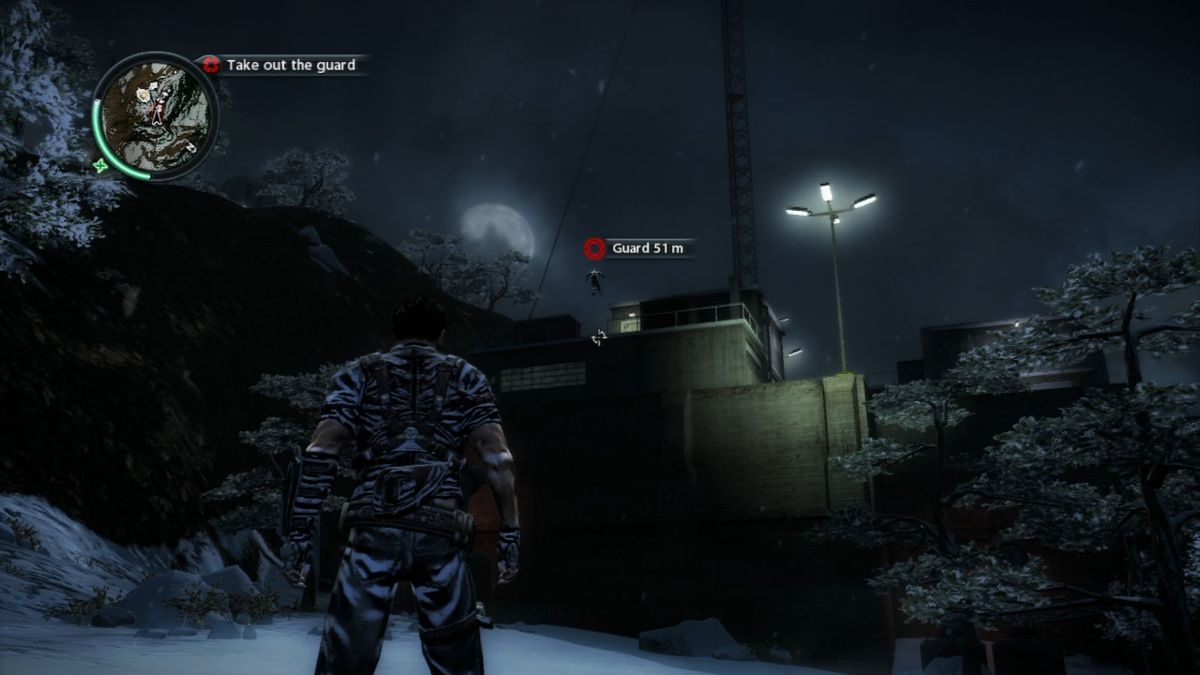Click the circular minimap
1200x675 pixels.
click(157, 116)
